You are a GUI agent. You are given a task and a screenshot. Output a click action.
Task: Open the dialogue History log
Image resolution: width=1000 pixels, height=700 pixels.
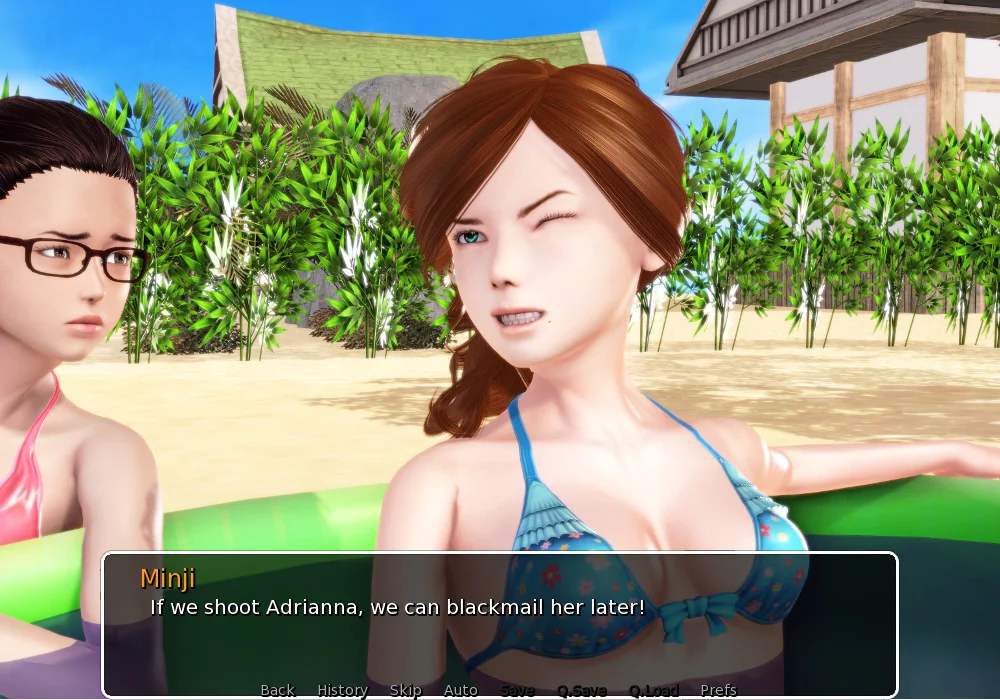[x=342, y=690]
